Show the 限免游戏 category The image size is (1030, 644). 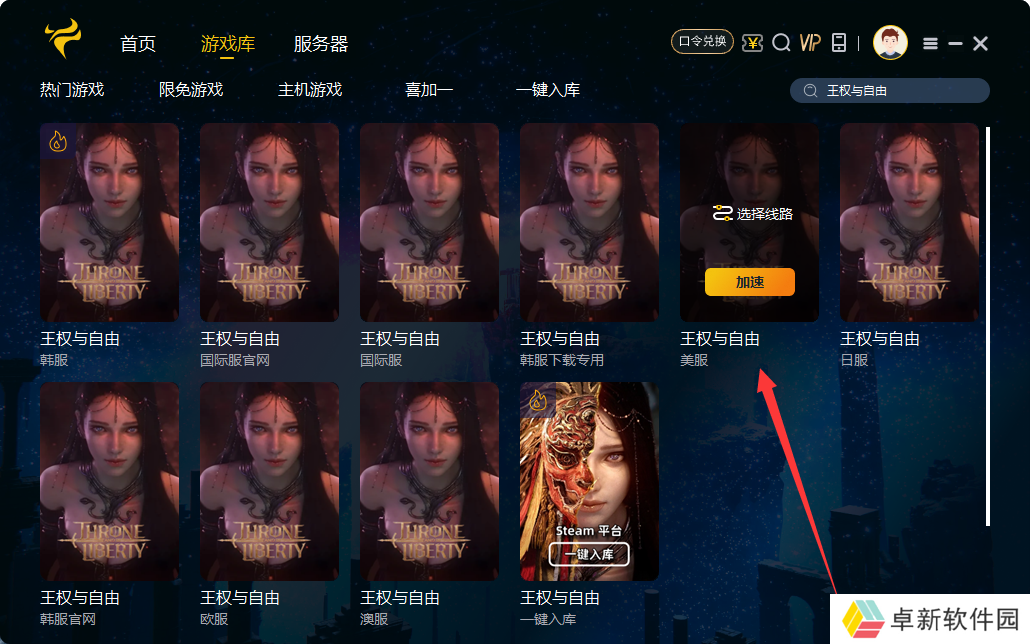(x=191, y=90)
